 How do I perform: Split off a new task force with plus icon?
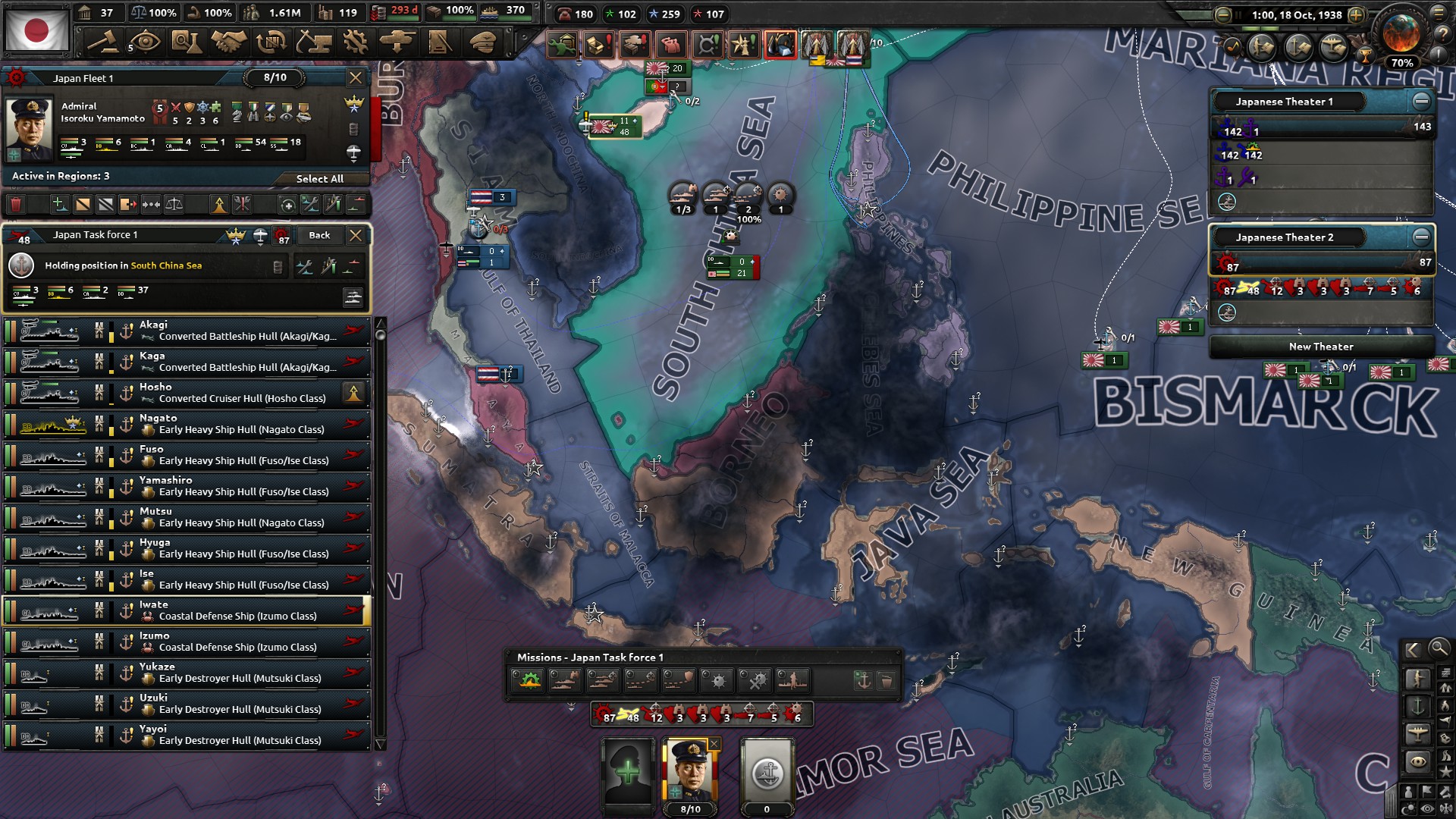pyautogui.click(x=58, y=204)
